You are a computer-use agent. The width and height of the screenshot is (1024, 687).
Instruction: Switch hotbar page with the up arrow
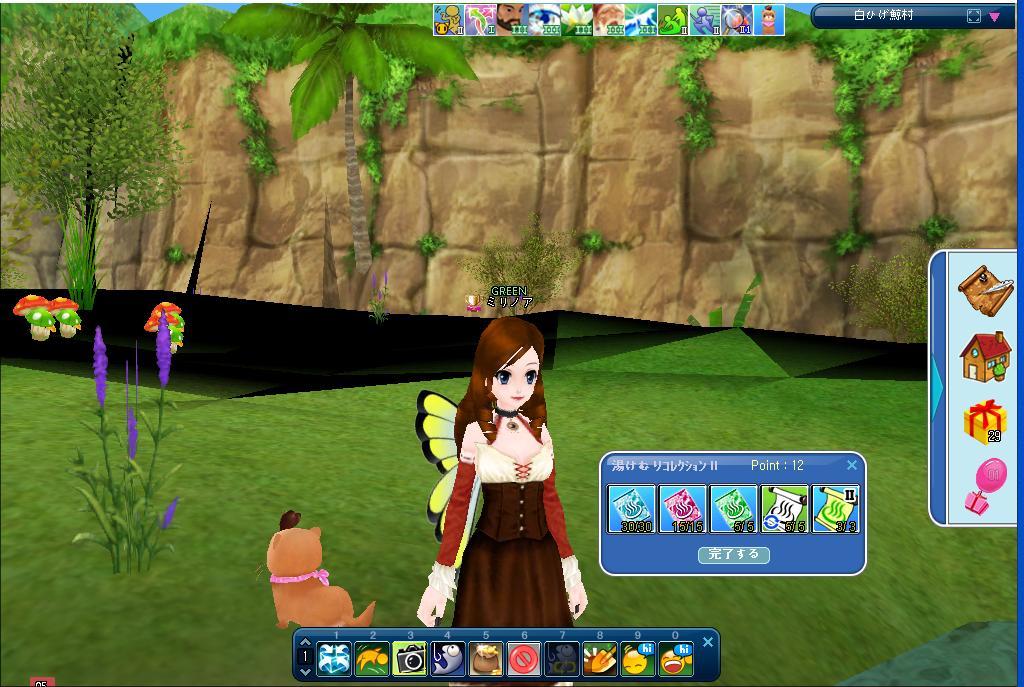click(306, 644)
